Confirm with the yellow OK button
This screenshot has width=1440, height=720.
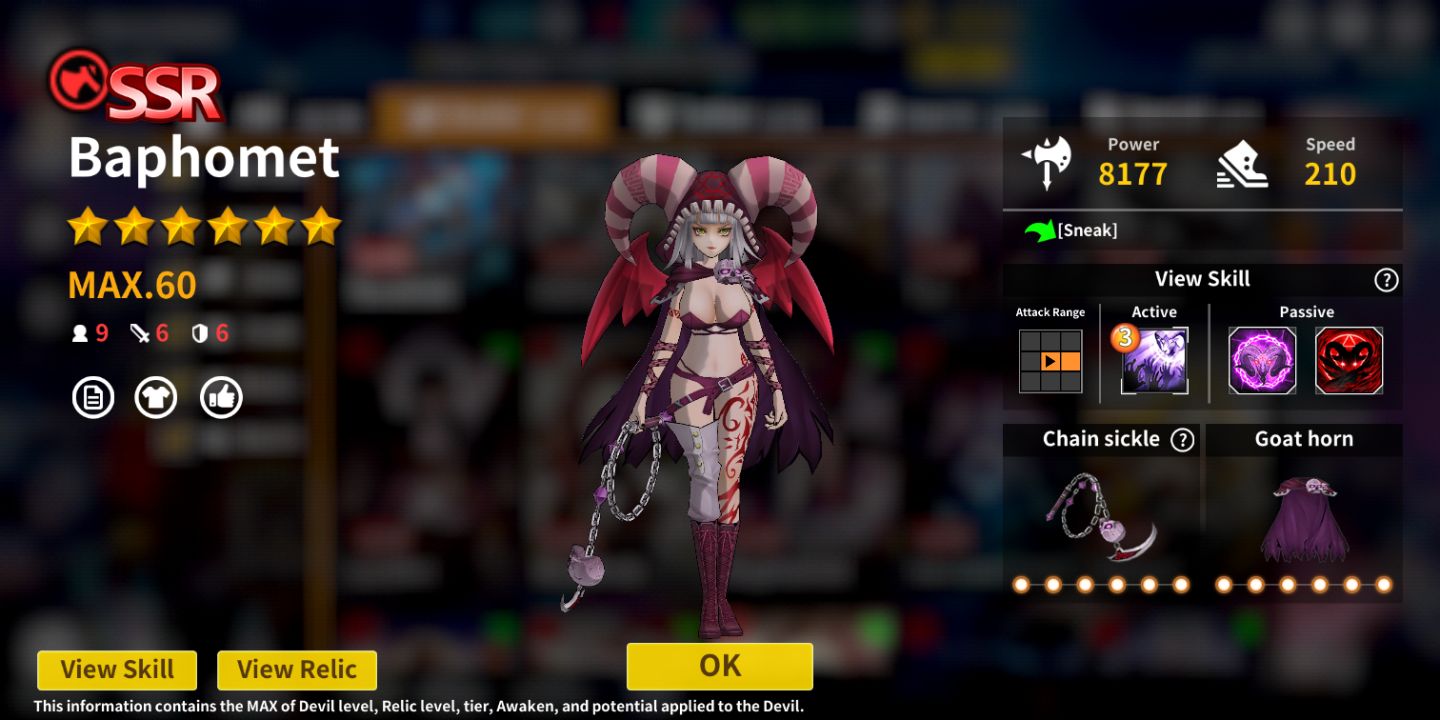(x=719, y=666)
